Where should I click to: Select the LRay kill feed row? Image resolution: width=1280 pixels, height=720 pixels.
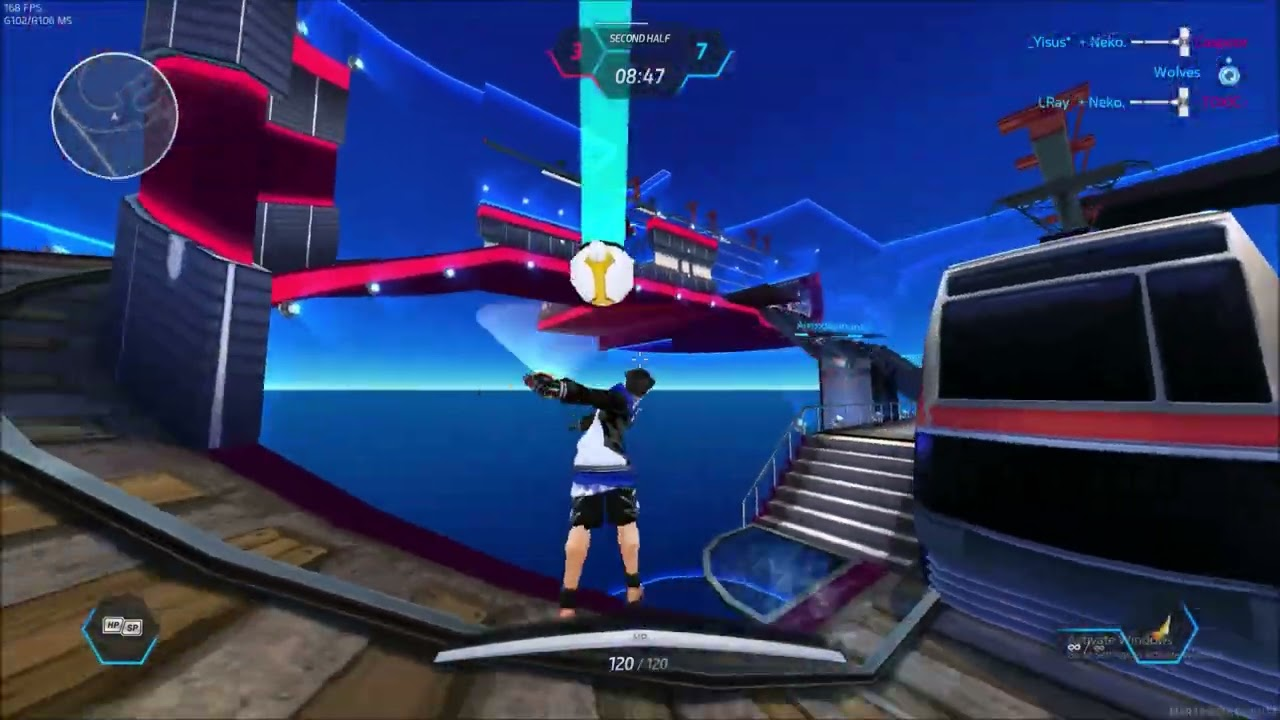pyautogui.click(x=1140, y=102)
